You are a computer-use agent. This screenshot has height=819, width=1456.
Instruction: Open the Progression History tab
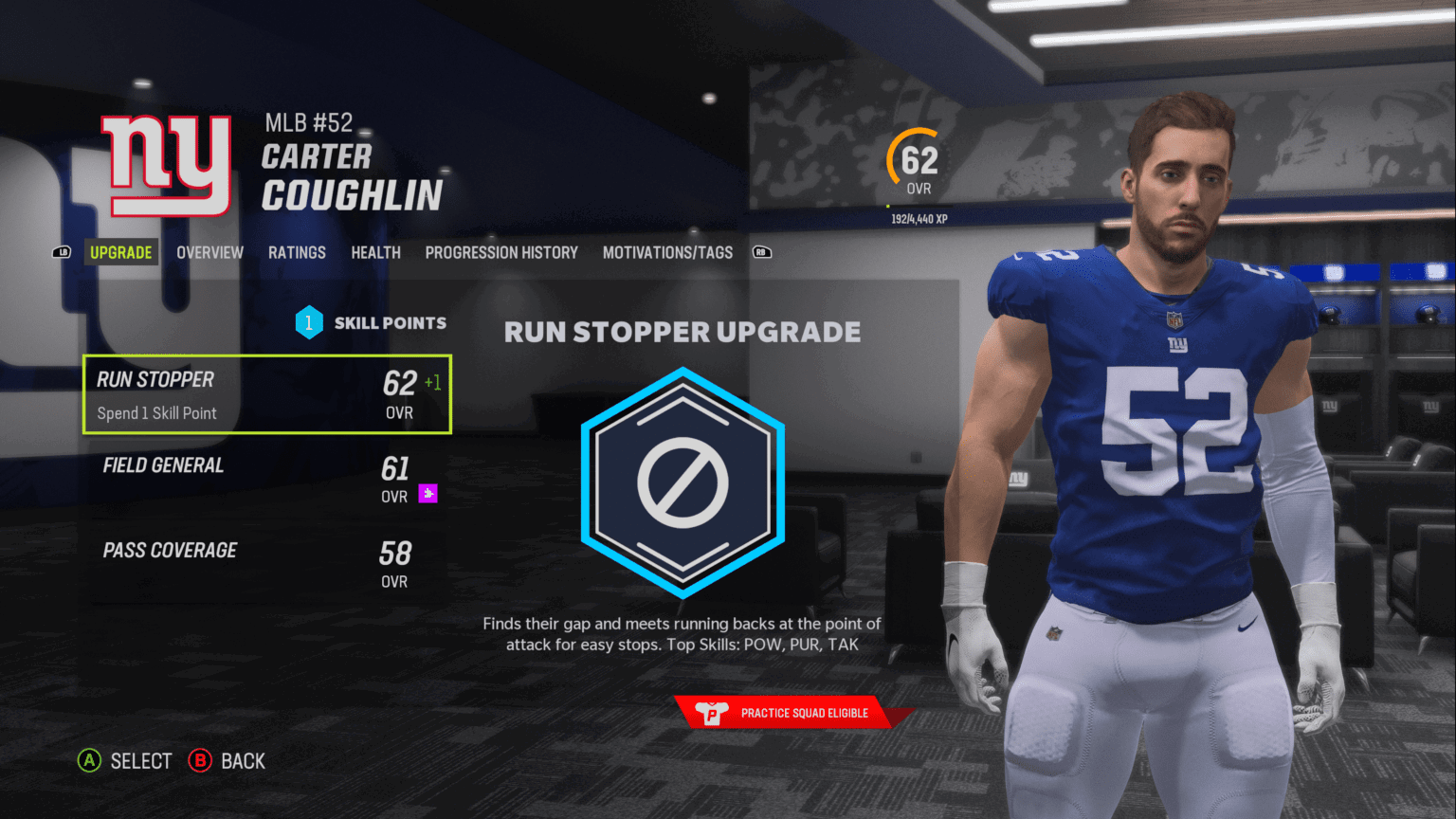(x=500, y=252)
